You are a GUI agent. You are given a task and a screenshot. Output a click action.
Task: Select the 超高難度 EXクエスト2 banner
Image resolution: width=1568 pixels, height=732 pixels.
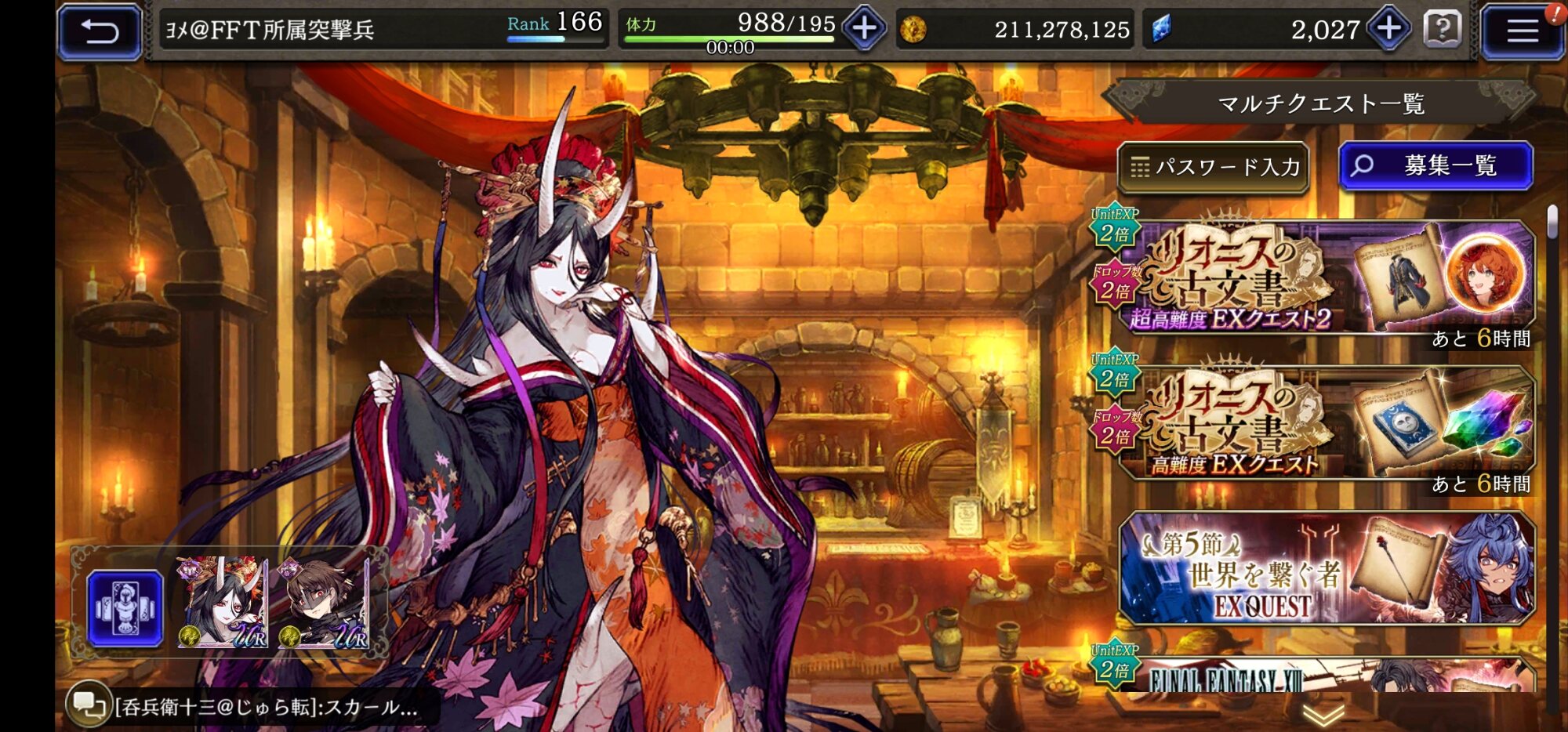point(1325,278)
